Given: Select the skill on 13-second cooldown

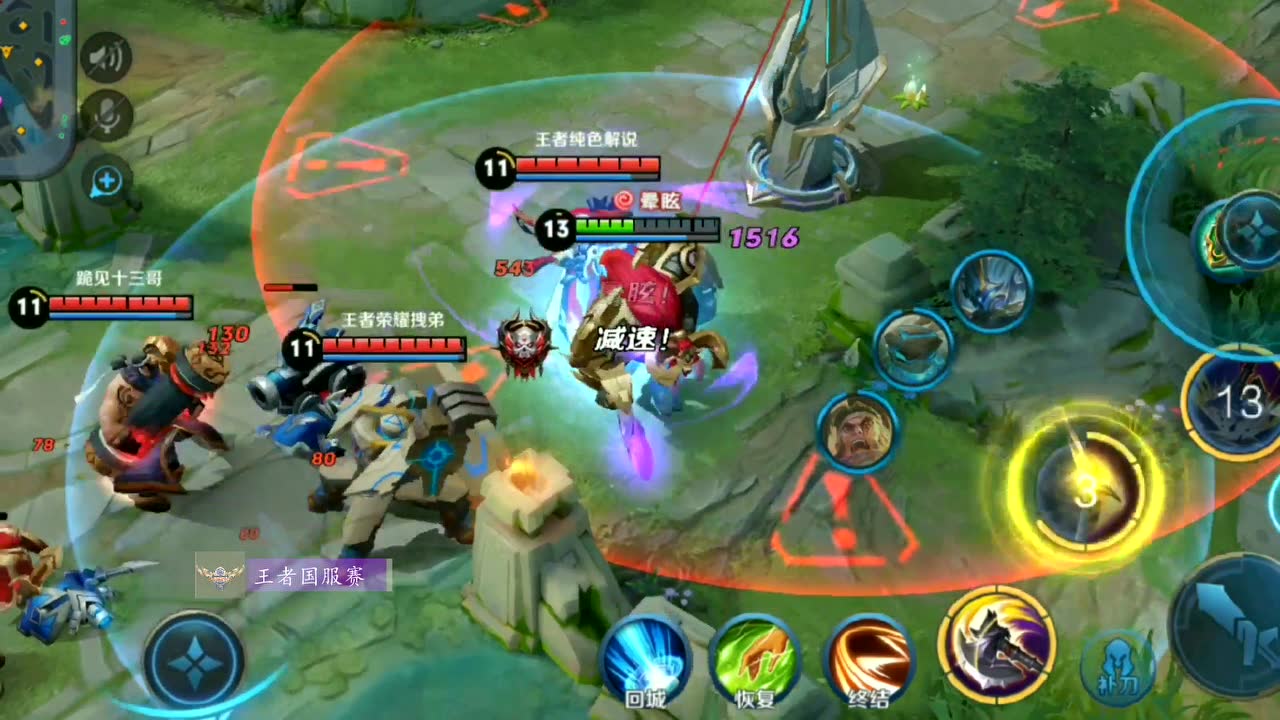Looking at the screenshot, I should [x=1236, y=402].
